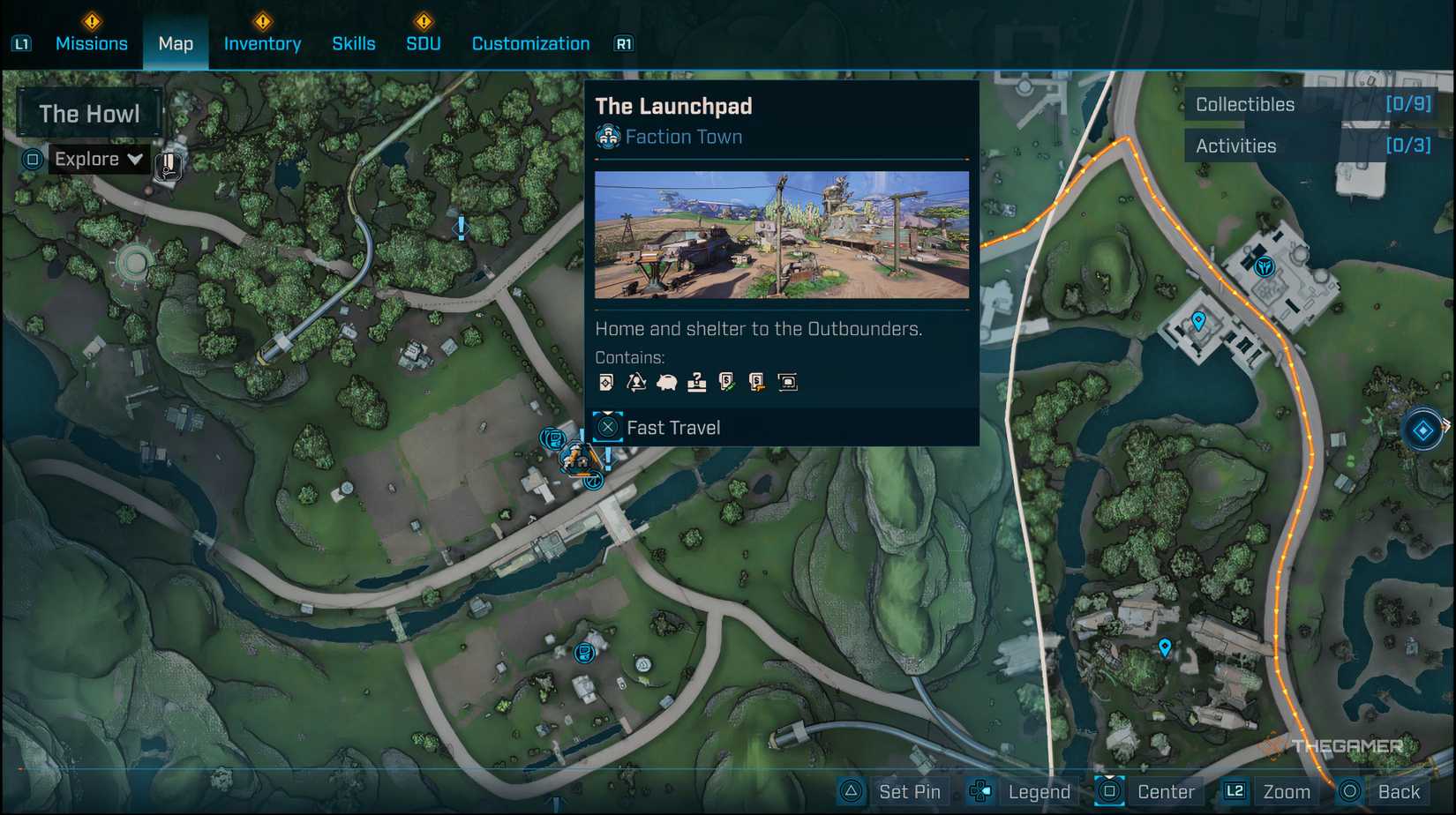Screen dimensions: 1456x815
Task: Select the vending machine marker near The Launchpad
Action: tap(552, 437)
